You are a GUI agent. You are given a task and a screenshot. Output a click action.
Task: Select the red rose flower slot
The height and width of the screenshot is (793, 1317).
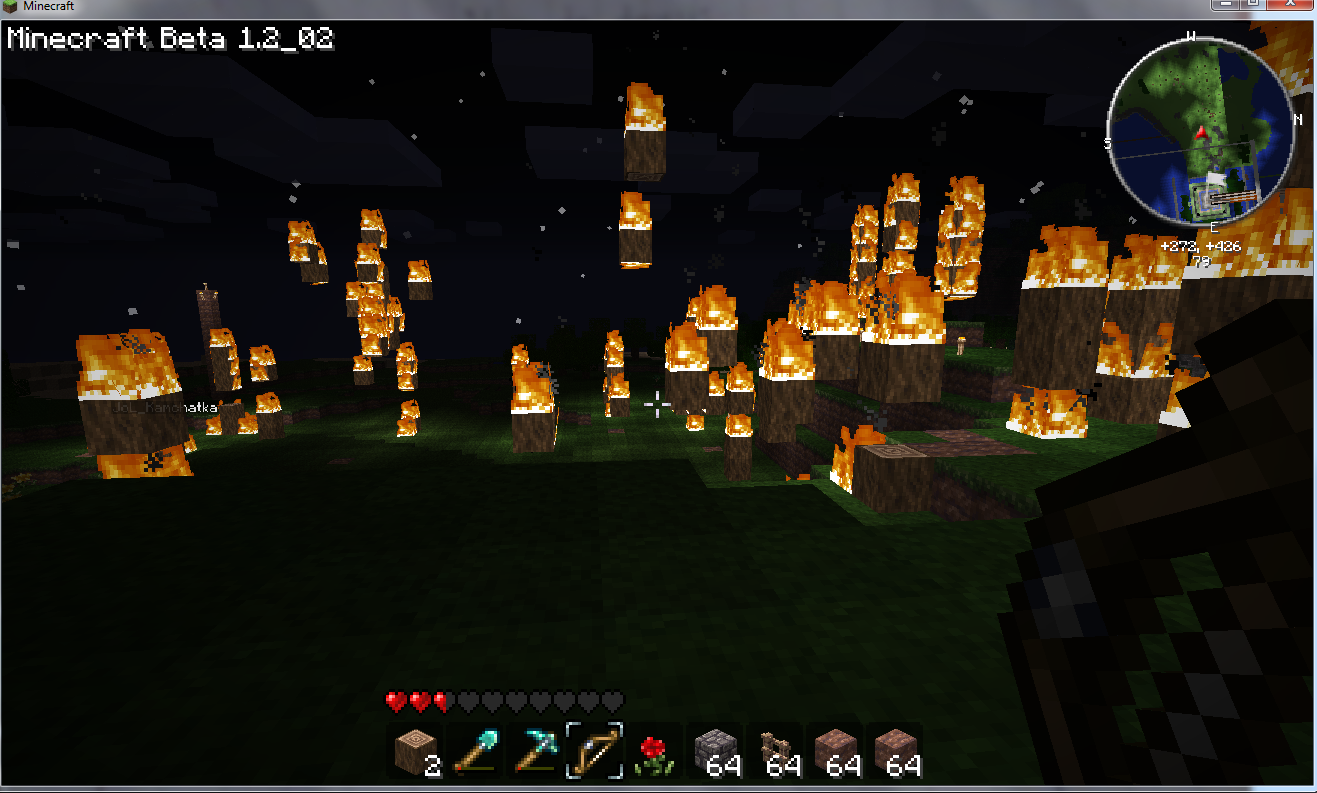pyautogui.click(x=655, y=751)
